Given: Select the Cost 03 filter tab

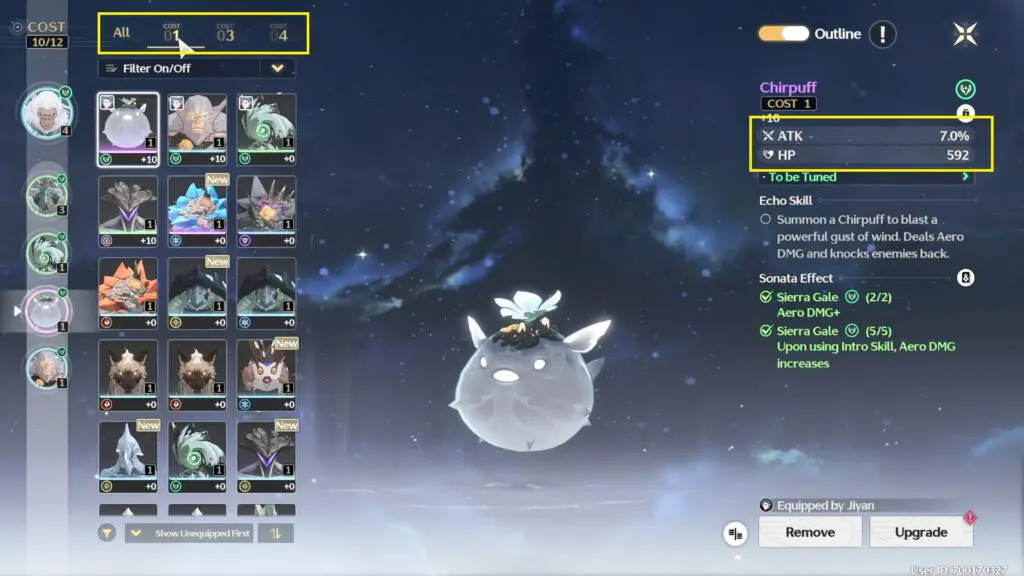Looking at the screenshot, I should click(225, 34).
